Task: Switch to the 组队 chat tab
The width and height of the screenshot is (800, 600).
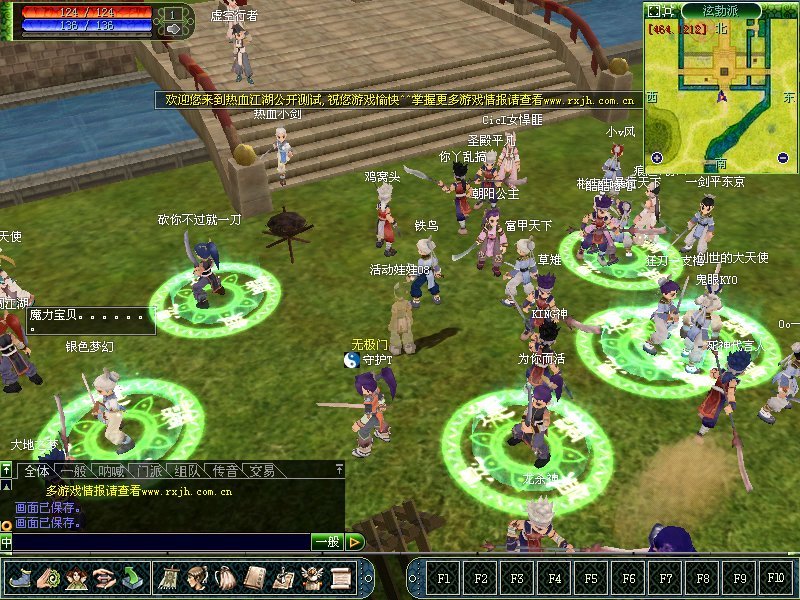Action: click(187, 471)
